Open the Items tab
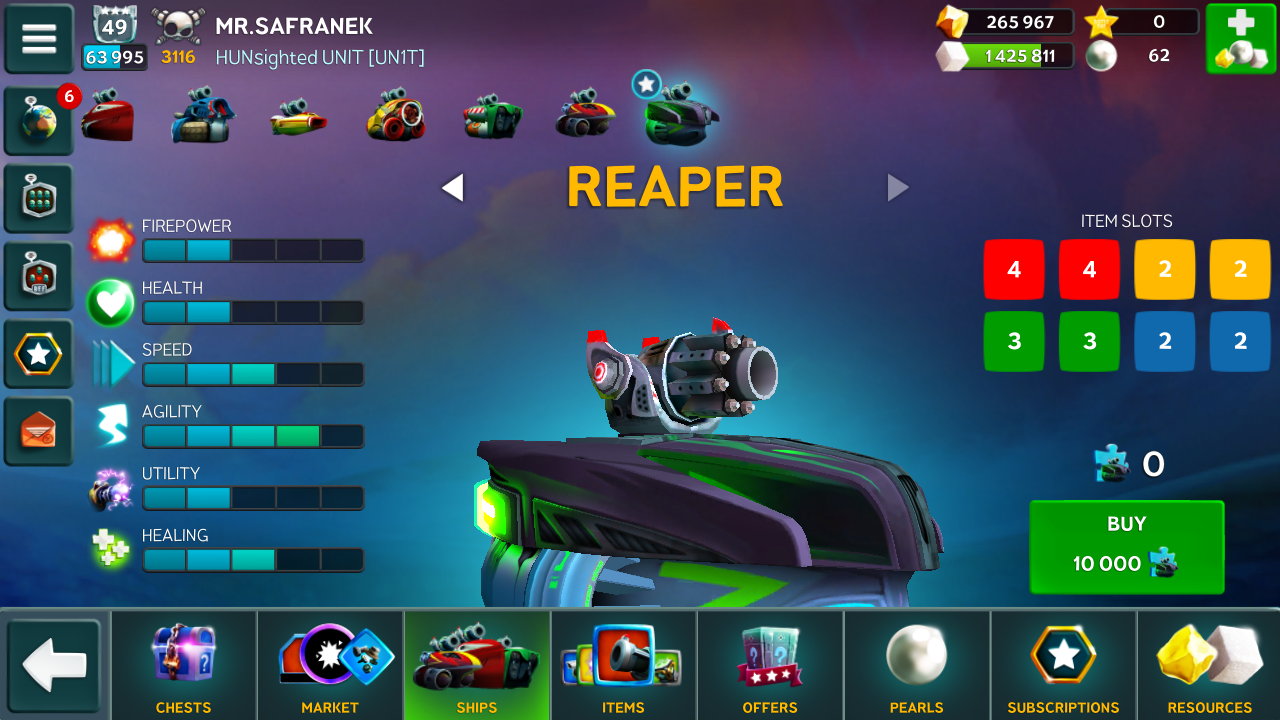Viewport: 1280px width, 720px height. coord(623,665)
